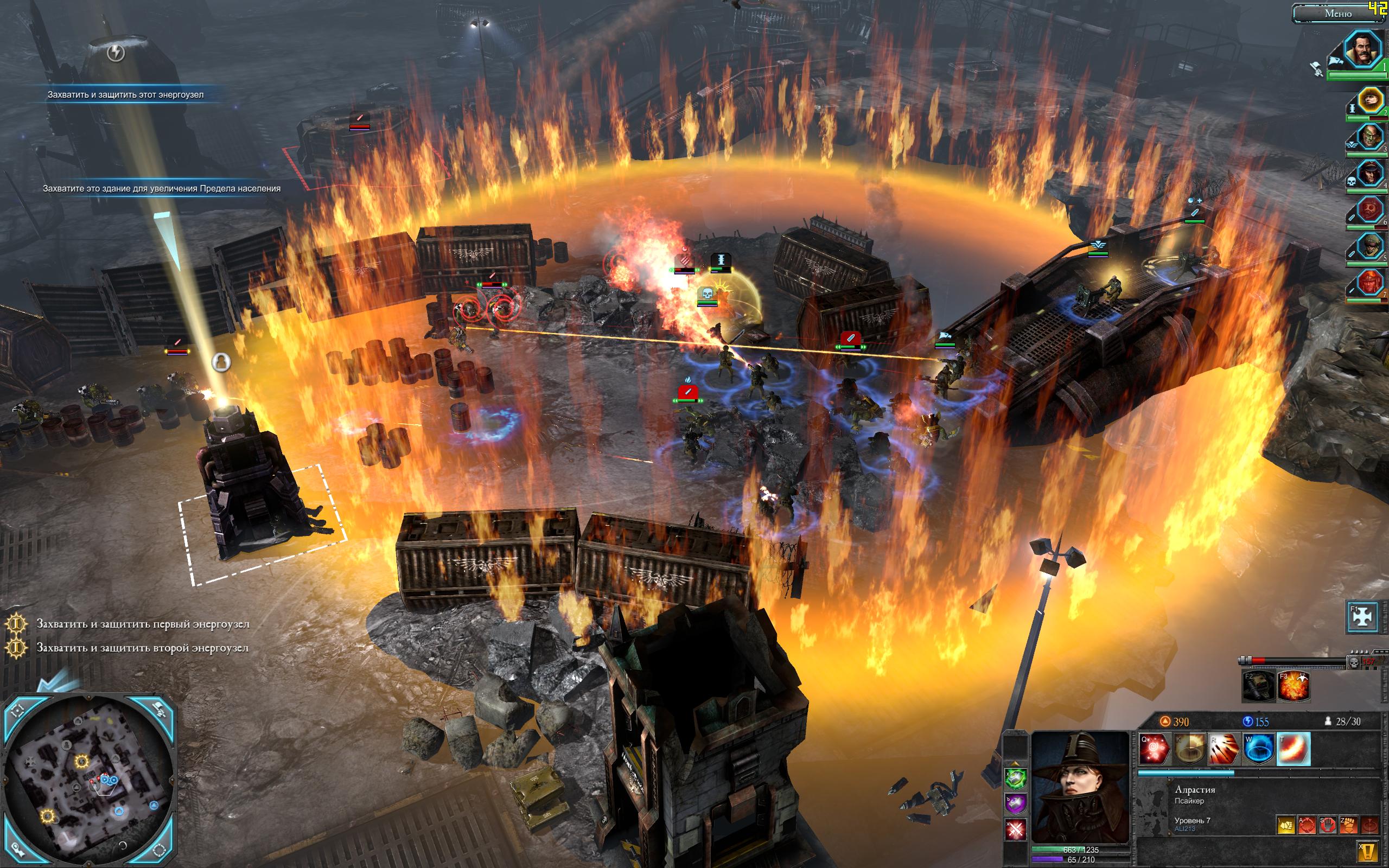Select the commissar squad 4 portrait

1369,174
